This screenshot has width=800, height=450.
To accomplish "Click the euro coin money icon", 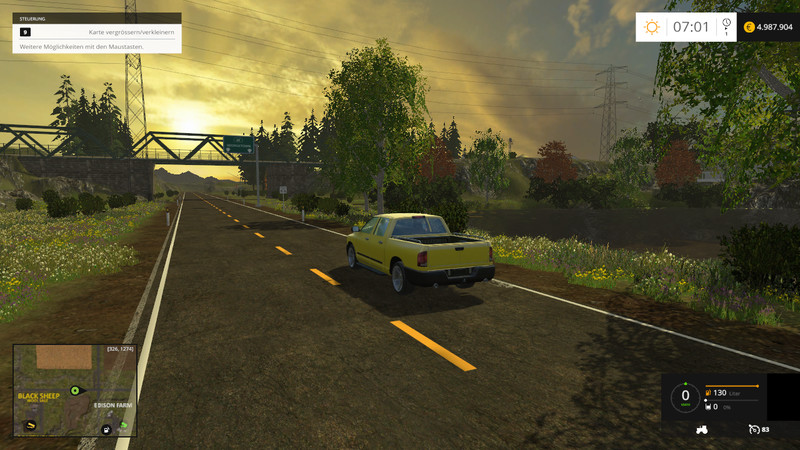I will coord(749,27).
